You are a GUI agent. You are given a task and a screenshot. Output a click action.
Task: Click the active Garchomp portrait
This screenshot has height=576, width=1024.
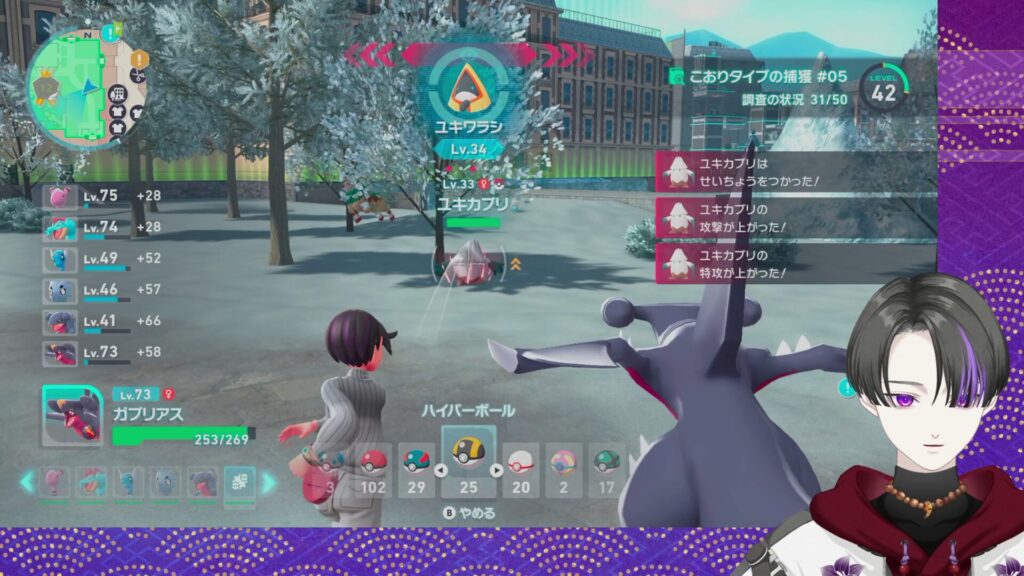click(x=72, y=416)
